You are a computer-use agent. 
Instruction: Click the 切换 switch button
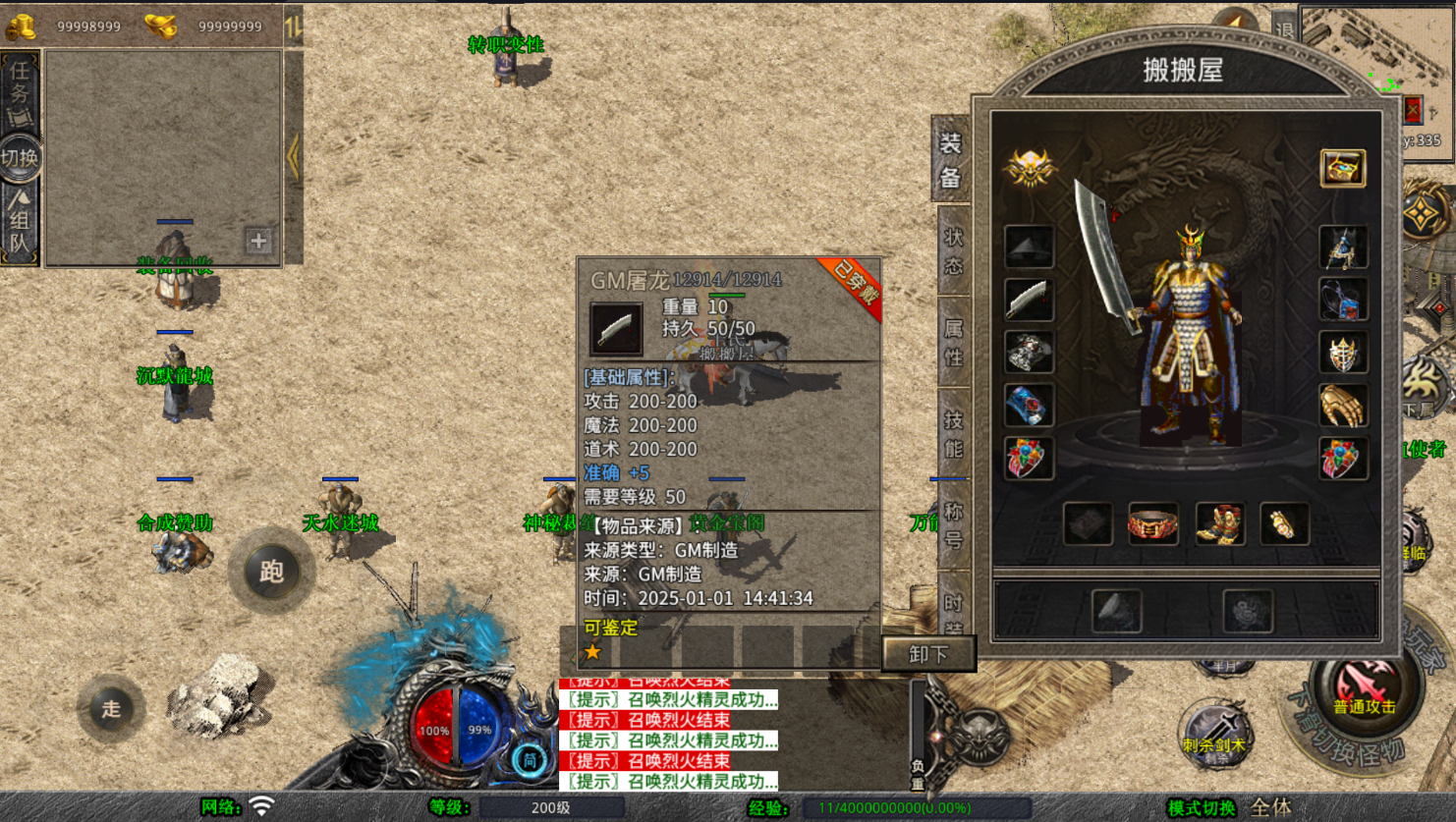point(20,157)
